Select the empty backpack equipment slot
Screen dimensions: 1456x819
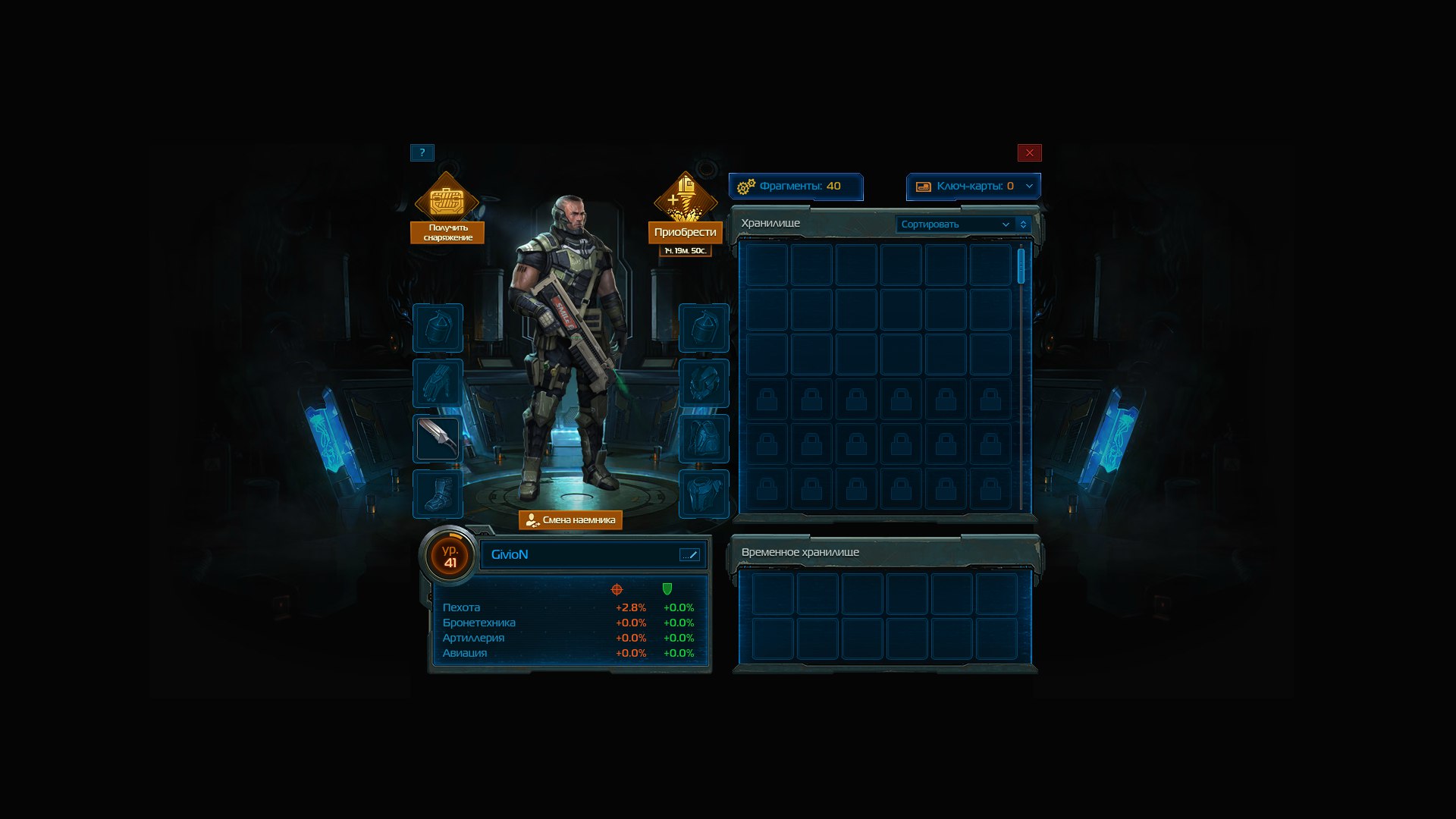point(704,438)
